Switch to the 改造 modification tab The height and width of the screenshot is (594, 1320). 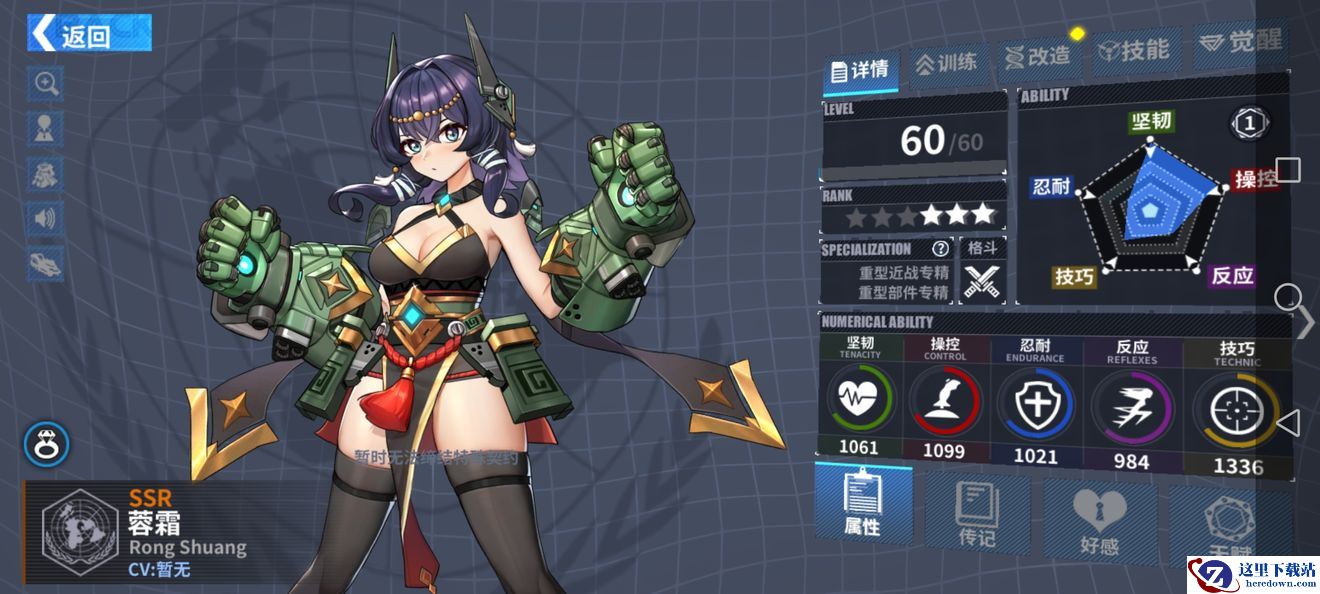[1037, 57]
